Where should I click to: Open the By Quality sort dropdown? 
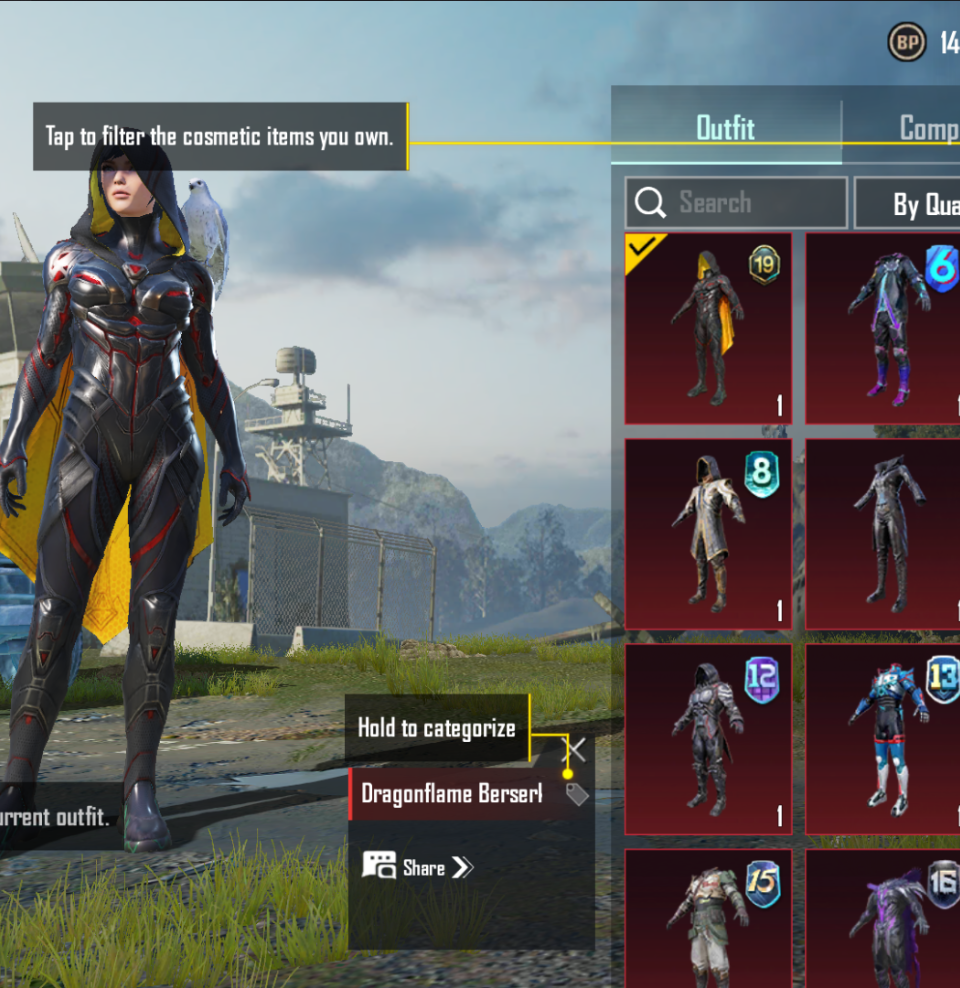908,204
